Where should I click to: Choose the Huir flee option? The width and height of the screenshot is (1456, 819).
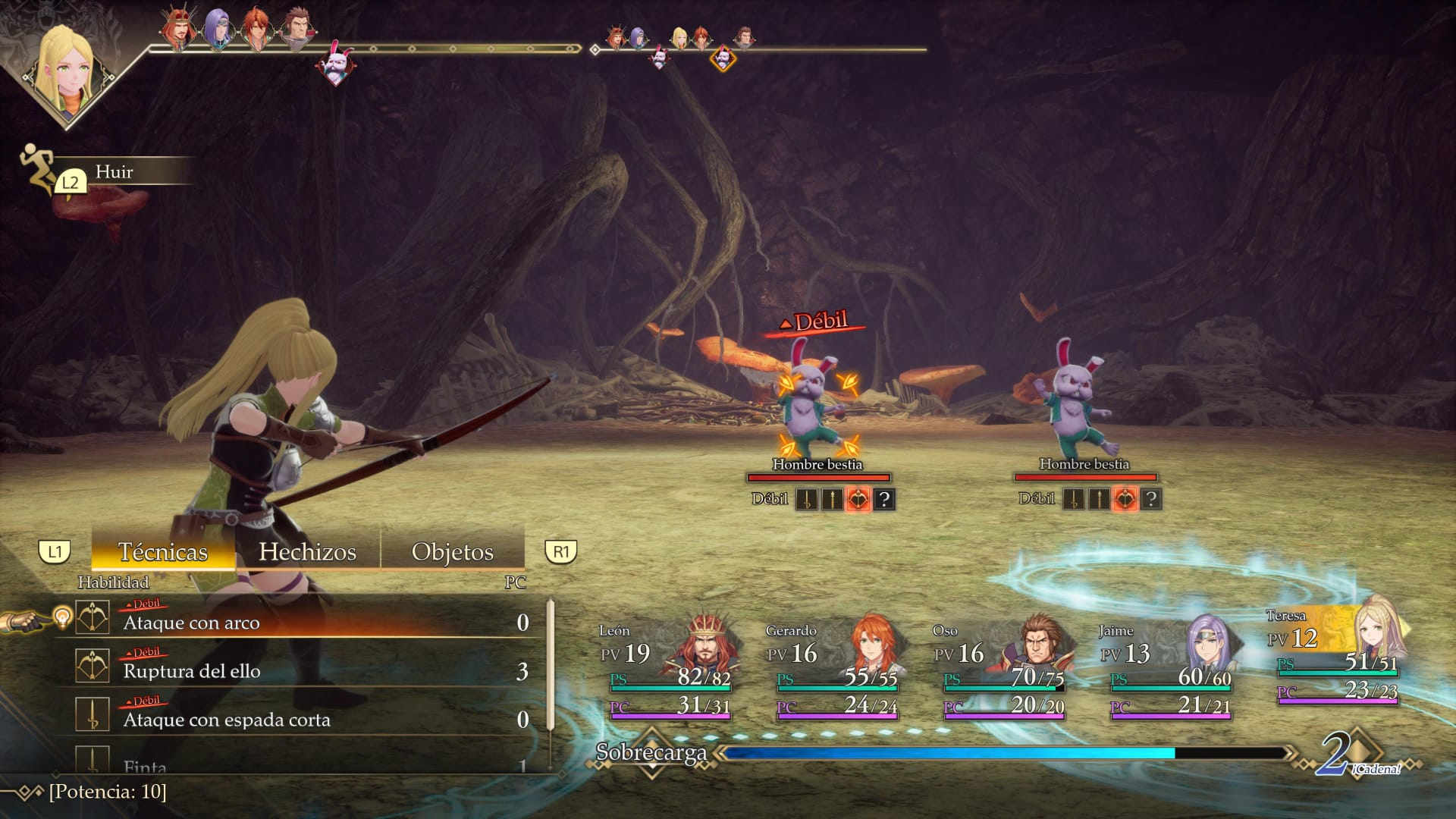(x=114, y=172)
